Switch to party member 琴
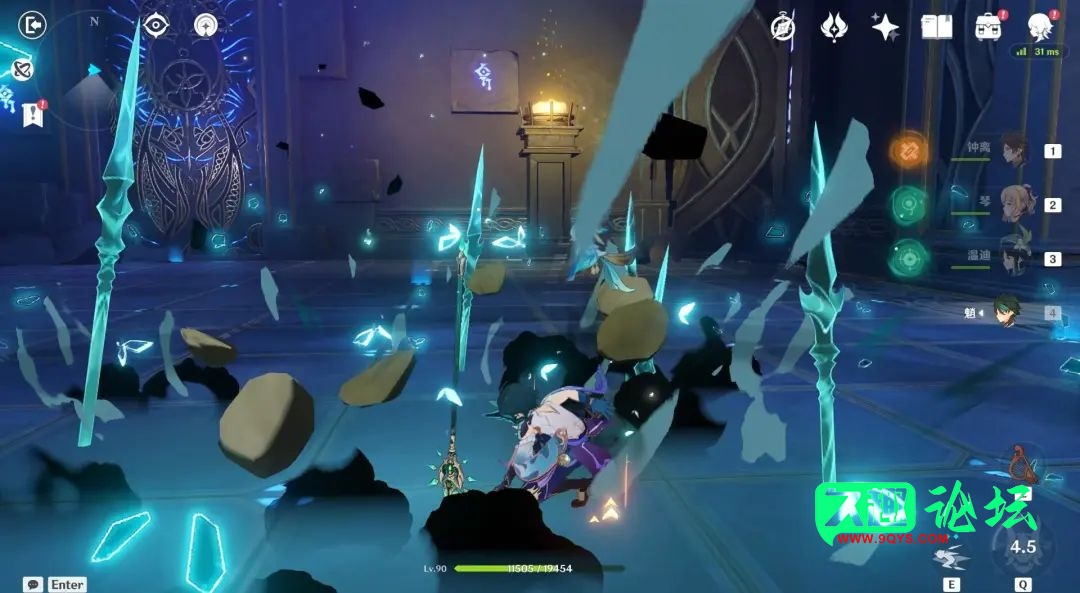This screenshot has height=593, width=1080. (x=1012, y=204)
